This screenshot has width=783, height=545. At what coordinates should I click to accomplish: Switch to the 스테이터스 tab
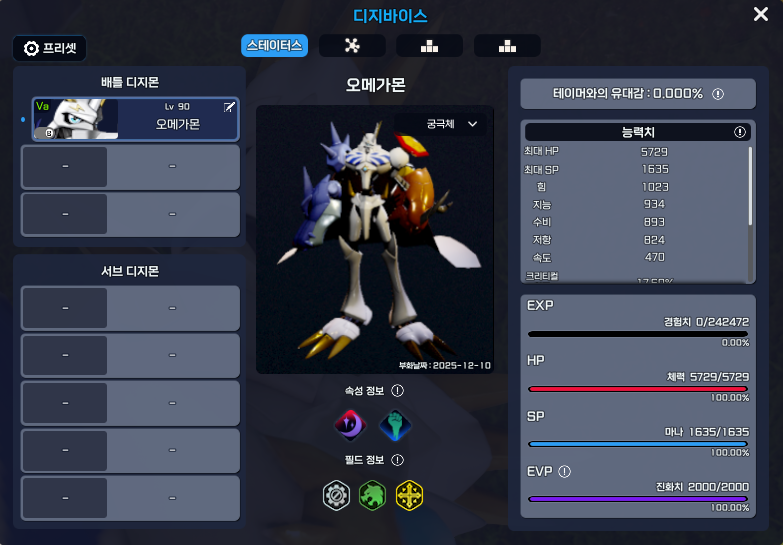point(274,46)
